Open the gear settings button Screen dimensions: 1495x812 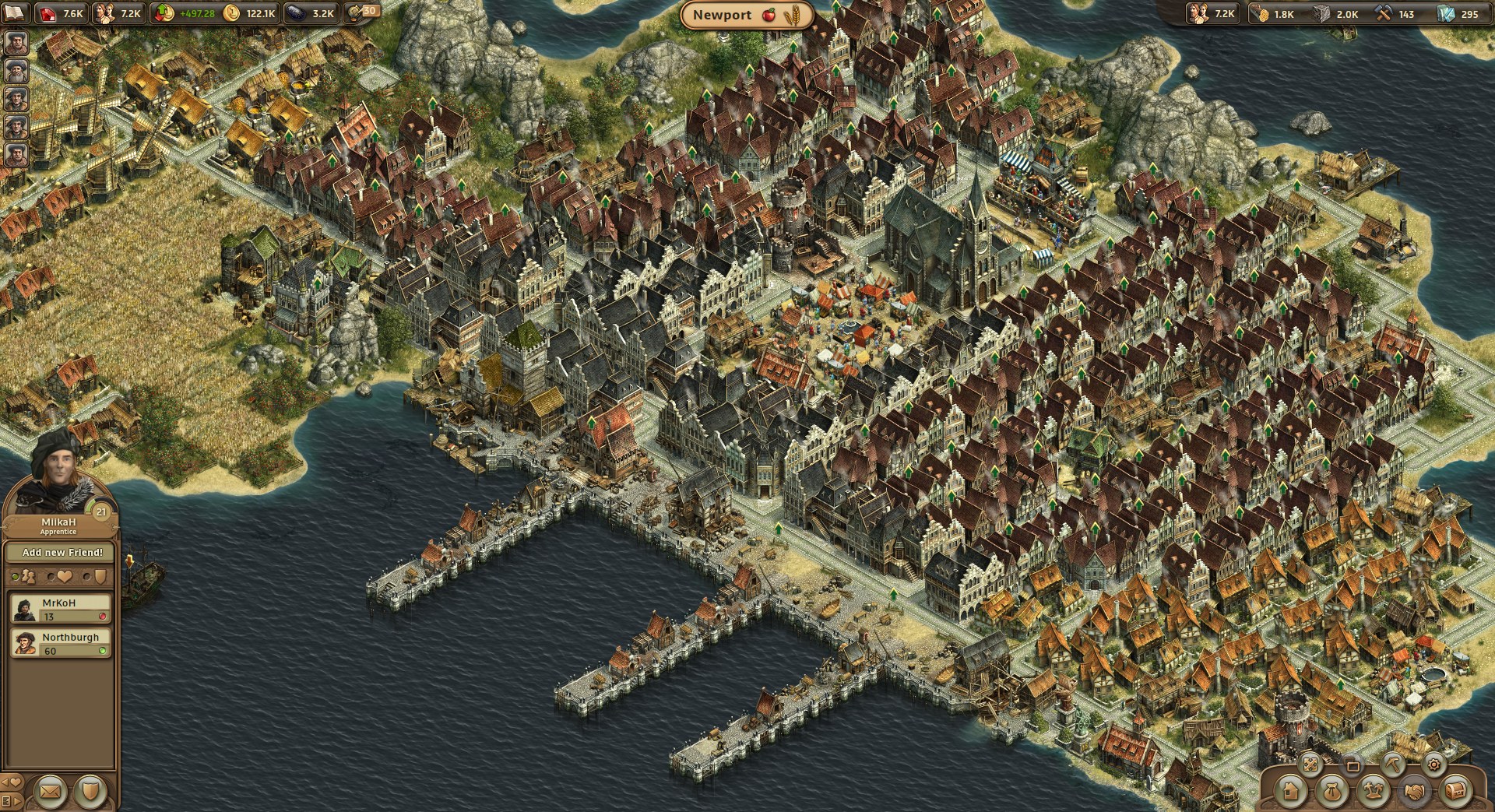tap(1433, 765)
